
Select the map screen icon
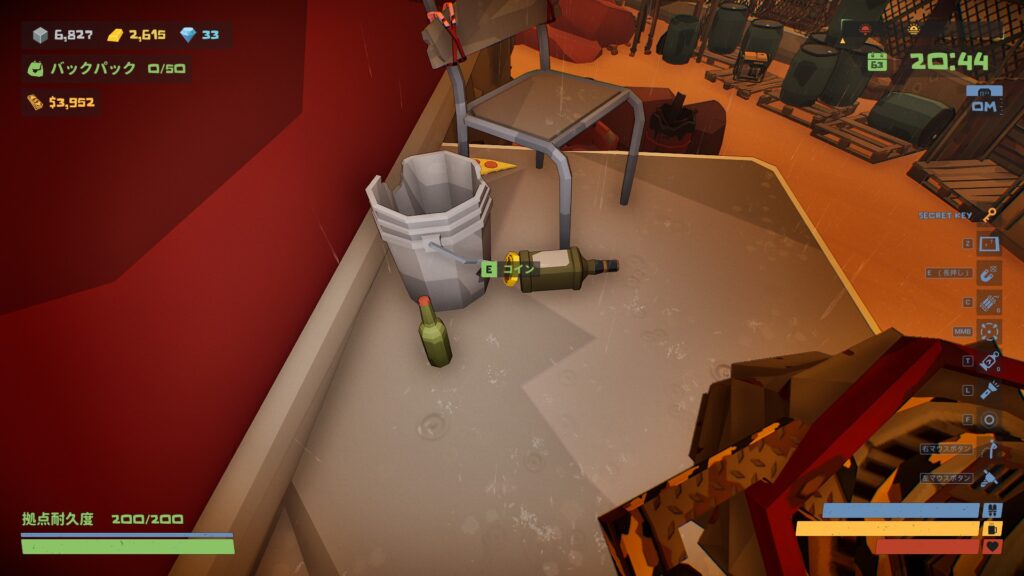coord(989,244)
